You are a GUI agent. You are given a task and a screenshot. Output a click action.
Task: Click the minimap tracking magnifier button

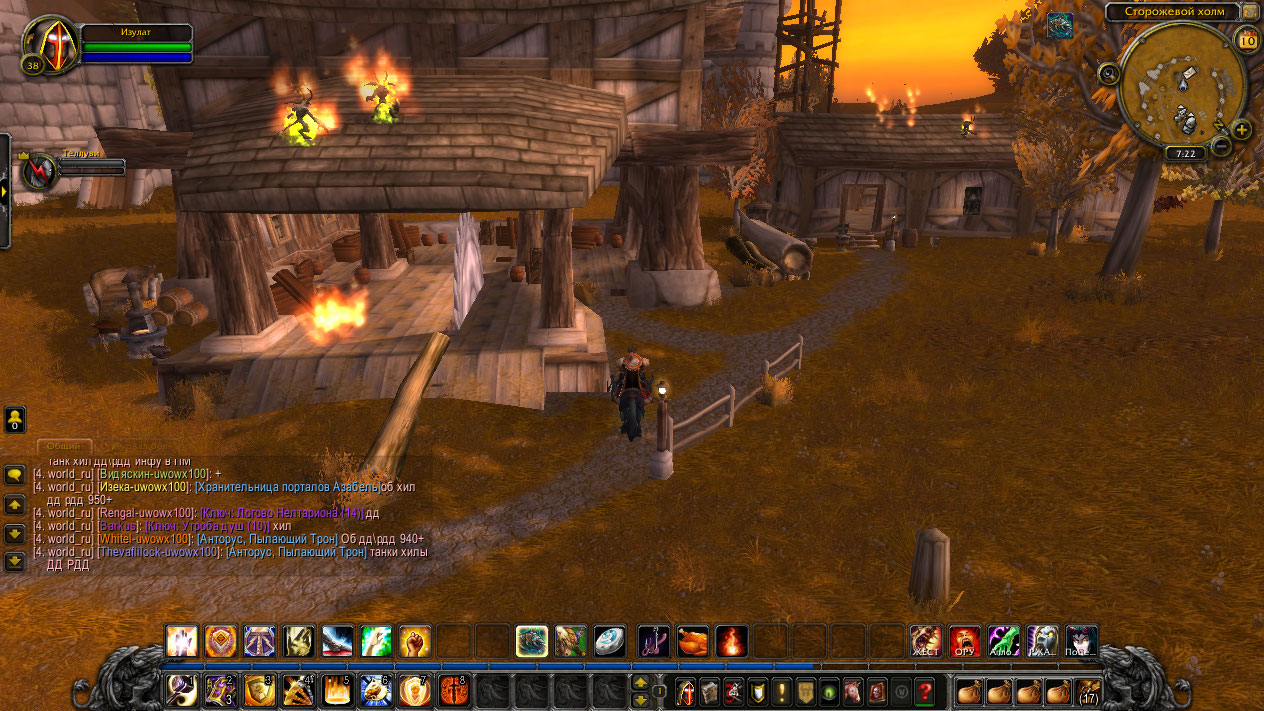pos(1109,73)
